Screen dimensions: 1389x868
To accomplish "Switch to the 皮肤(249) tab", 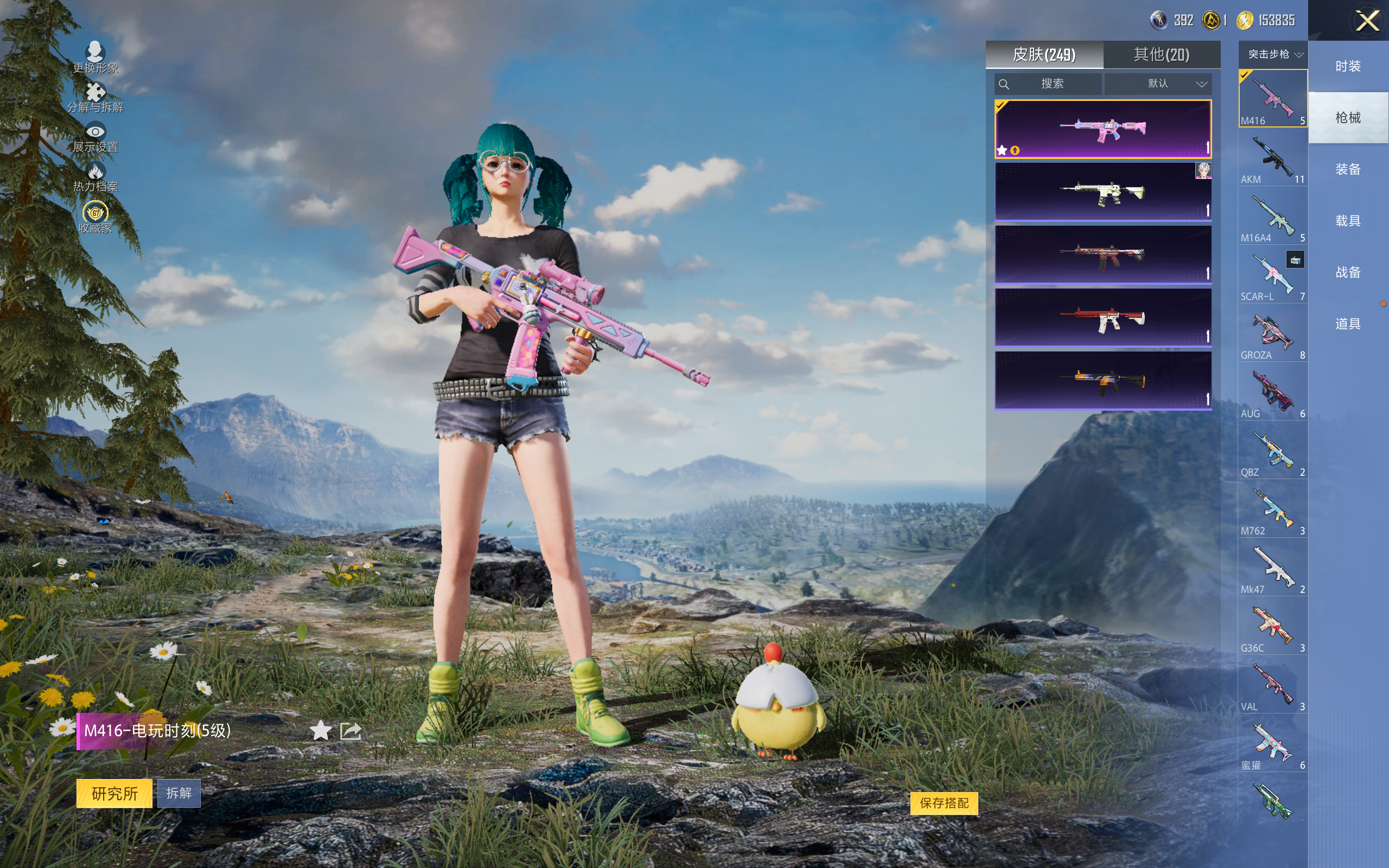I will [x=1043, y=55].
